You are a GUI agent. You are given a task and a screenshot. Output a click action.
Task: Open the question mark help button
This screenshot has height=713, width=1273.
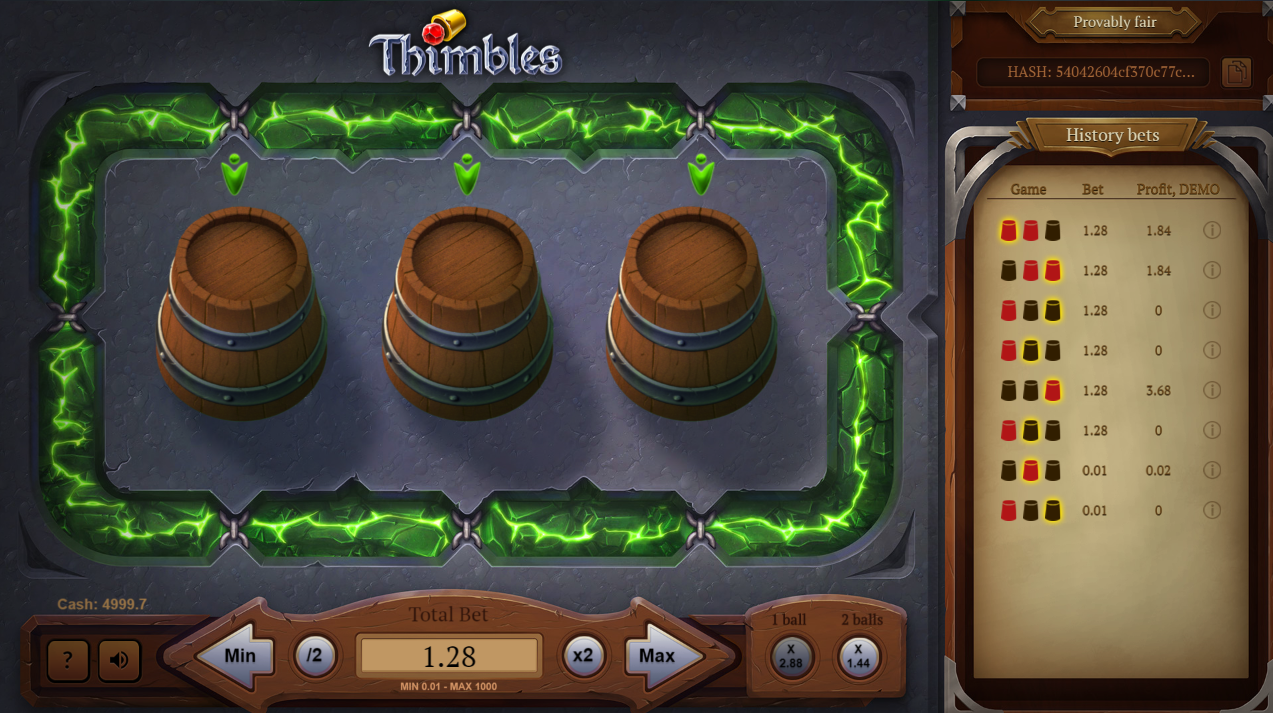pyautogui.click(x=68, y=660)
